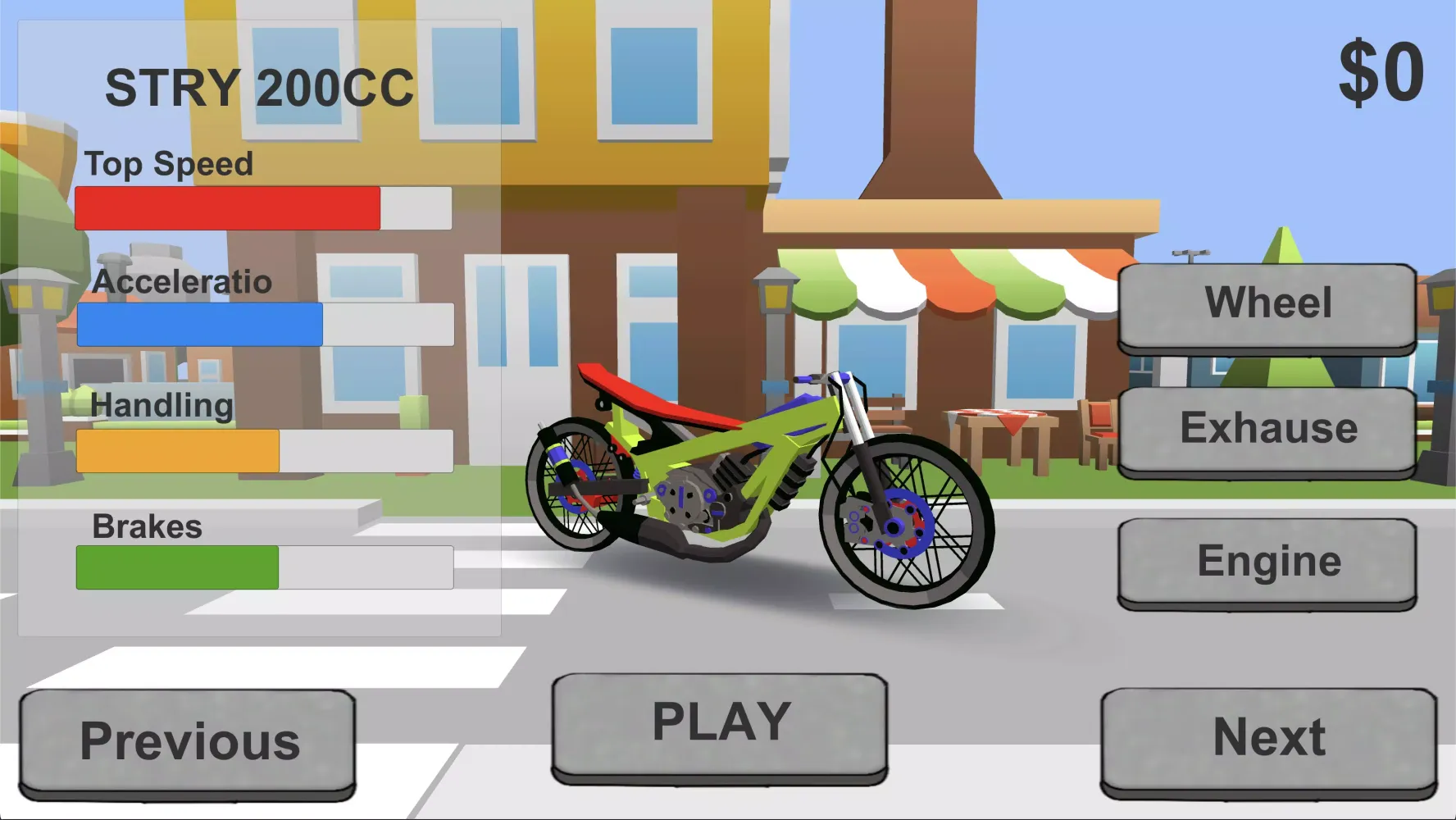Select the Next bike
Image resolution: width=1456 pixels, height=820 pixels.
[x=1268, y=736]
